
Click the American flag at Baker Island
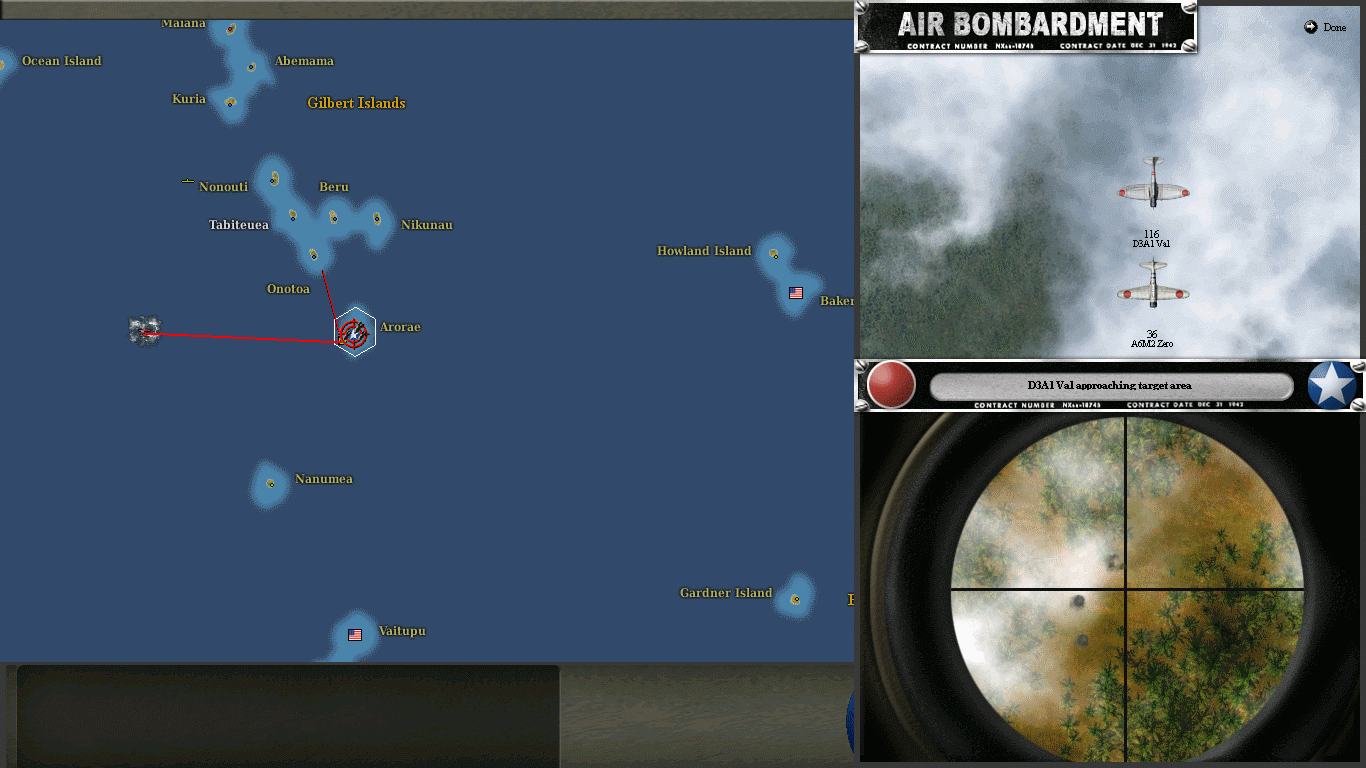point(795,293)
